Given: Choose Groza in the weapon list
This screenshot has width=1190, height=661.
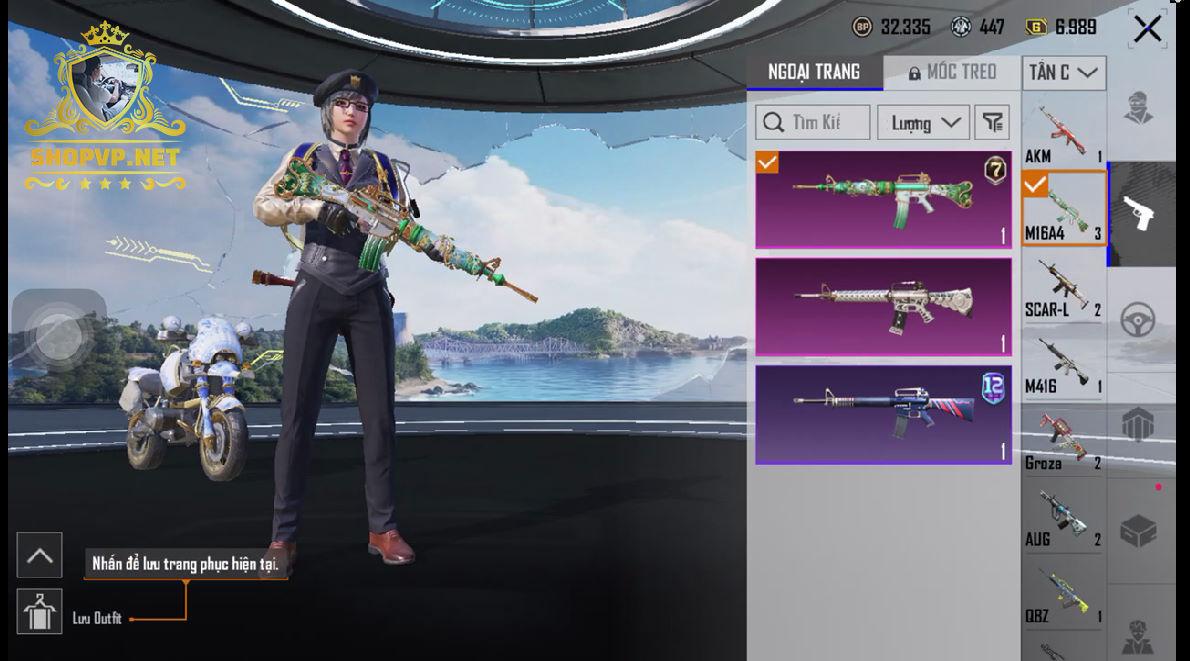Looking at the screenshot, I should click(1063, 440).
